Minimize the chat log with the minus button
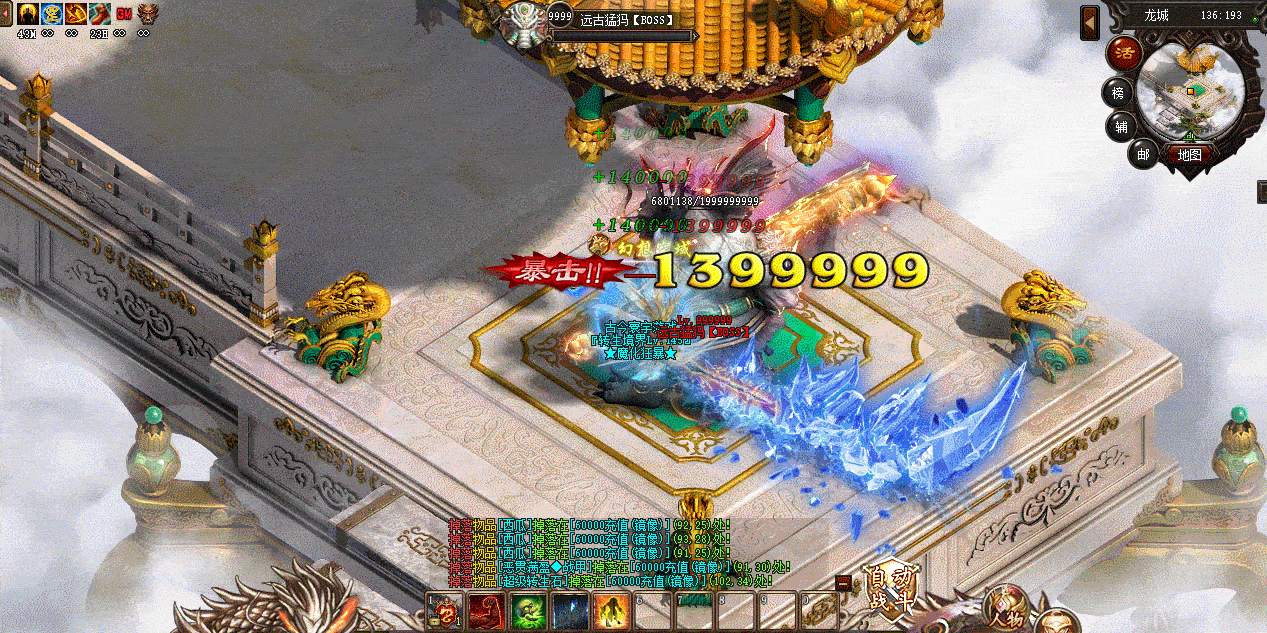1267x633 pixels. (844, 582)
